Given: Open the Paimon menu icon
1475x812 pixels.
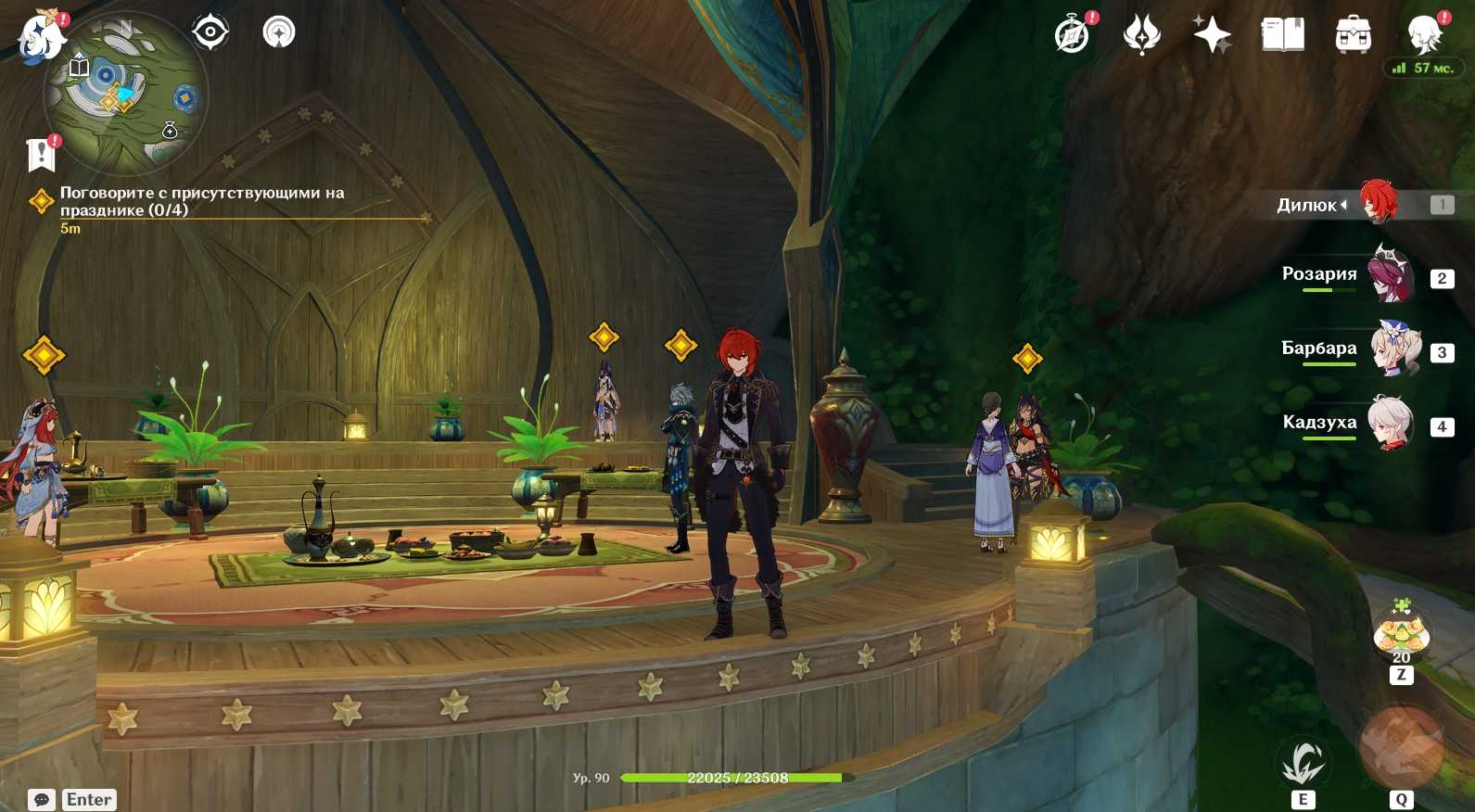Looking at the screenshot, I should coord(41,37).
